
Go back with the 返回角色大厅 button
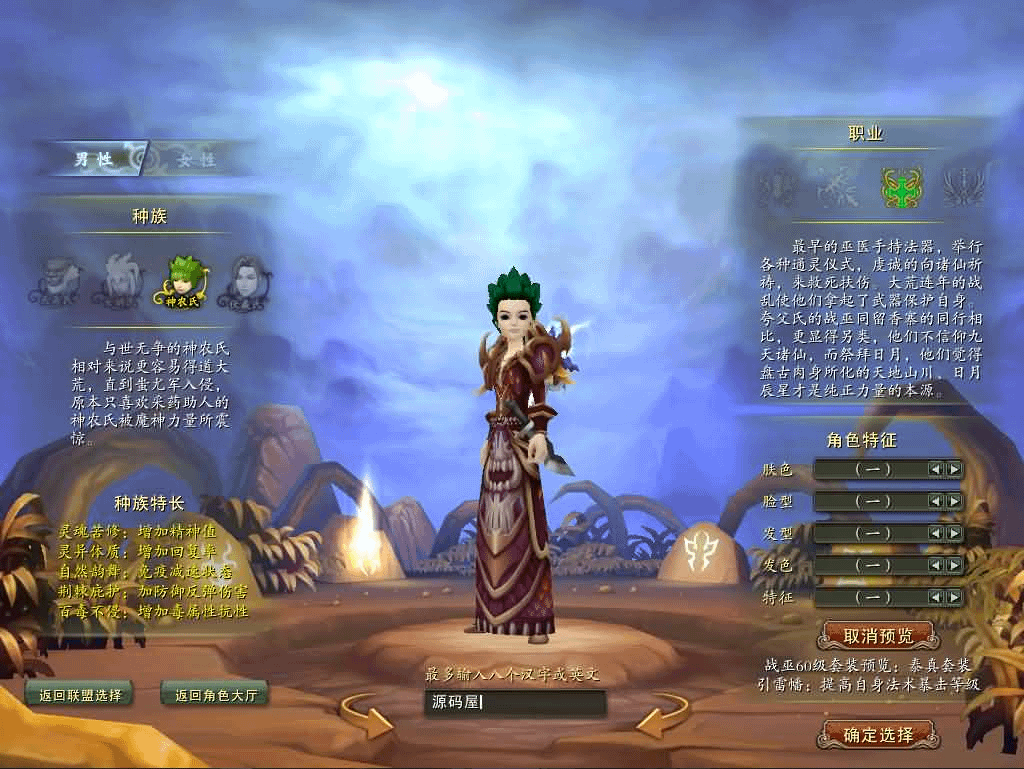(x=215, y=695)
